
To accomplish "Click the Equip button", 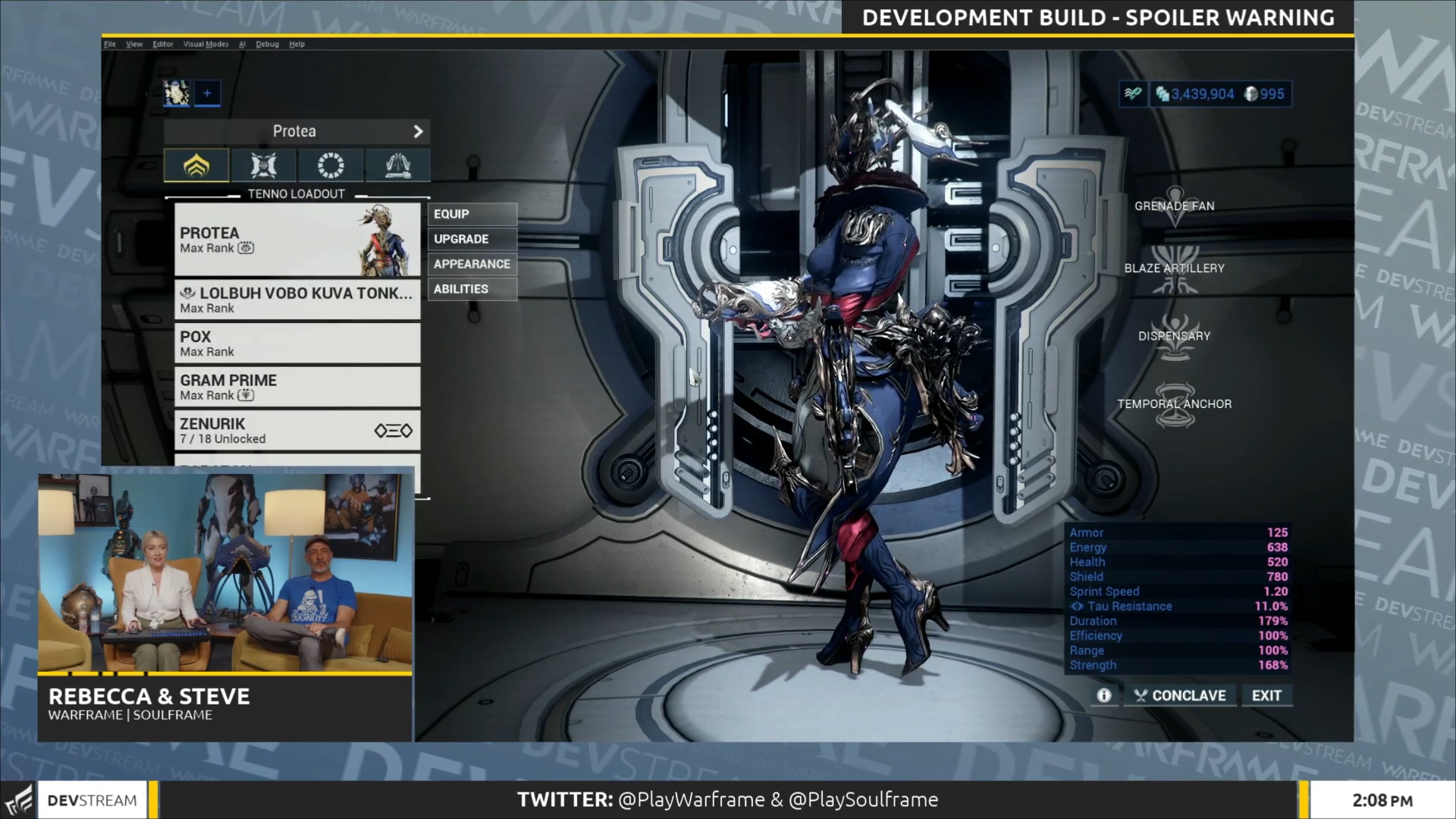I will point(471,215).
